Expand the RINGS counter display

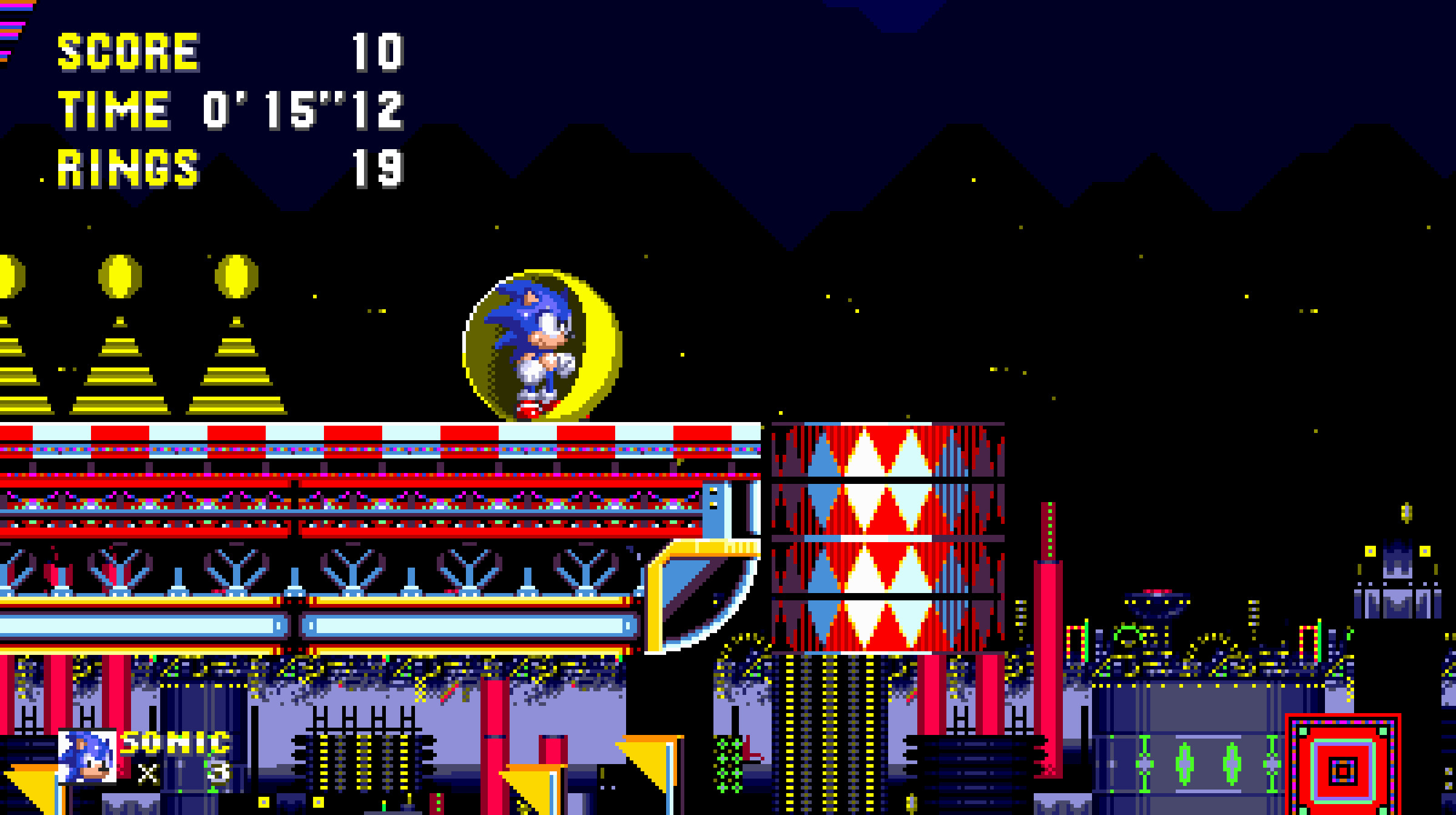127,170
